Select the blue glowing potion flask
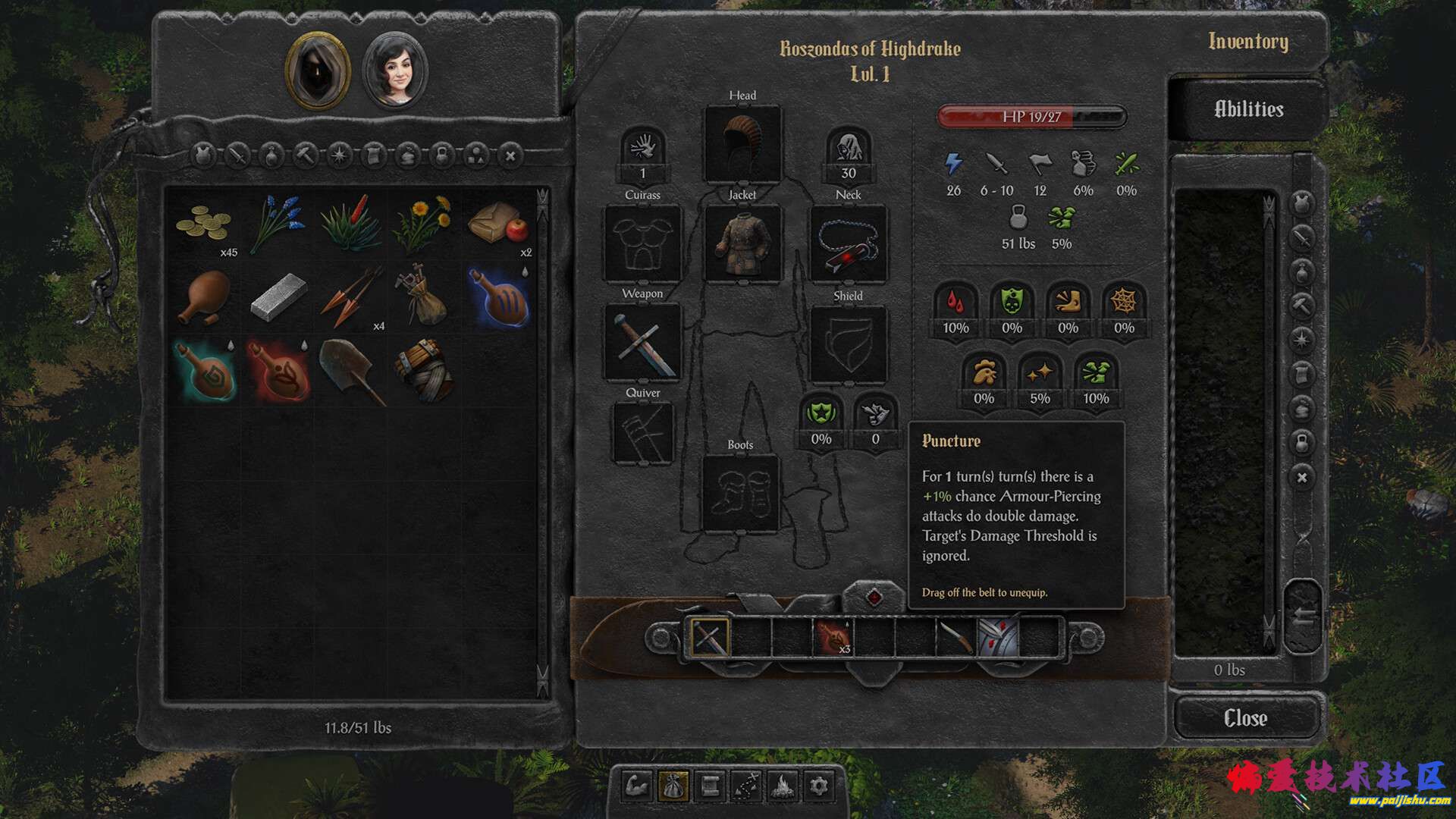1456x819 pixels. pos(497,298)
